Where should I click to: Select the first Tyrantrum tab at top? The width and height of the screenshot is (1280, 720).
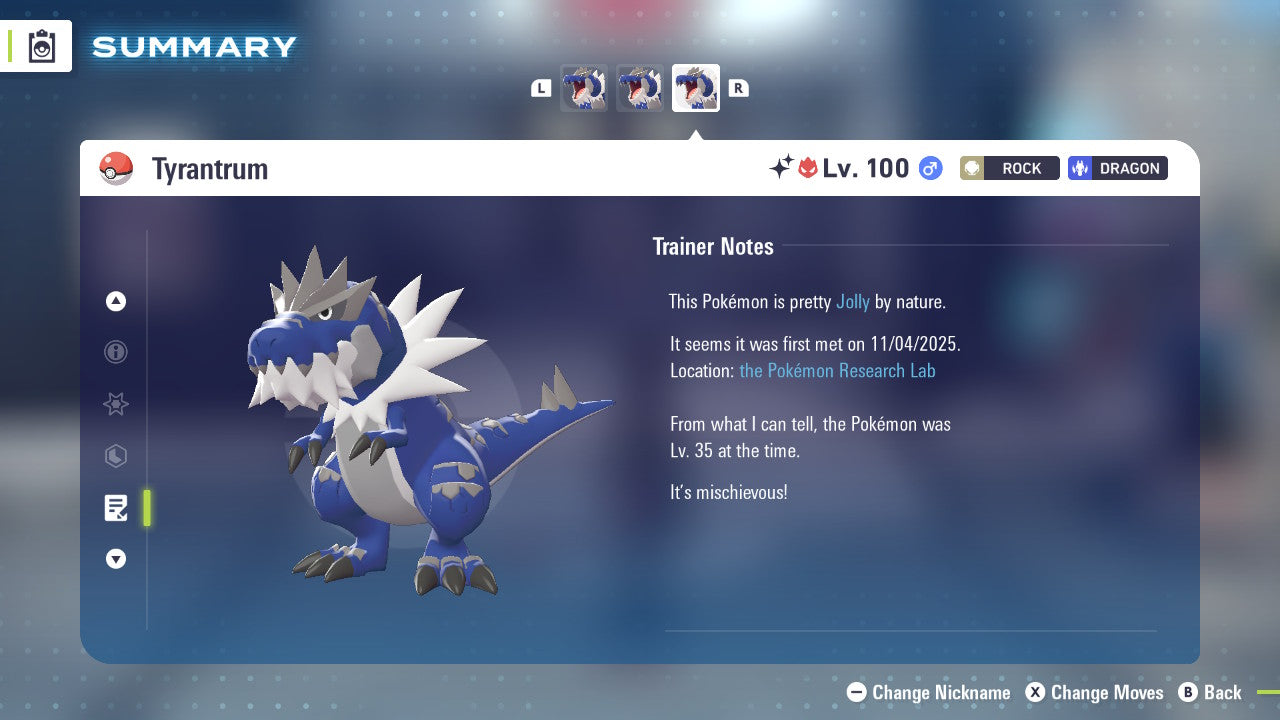tap(584, 87)
